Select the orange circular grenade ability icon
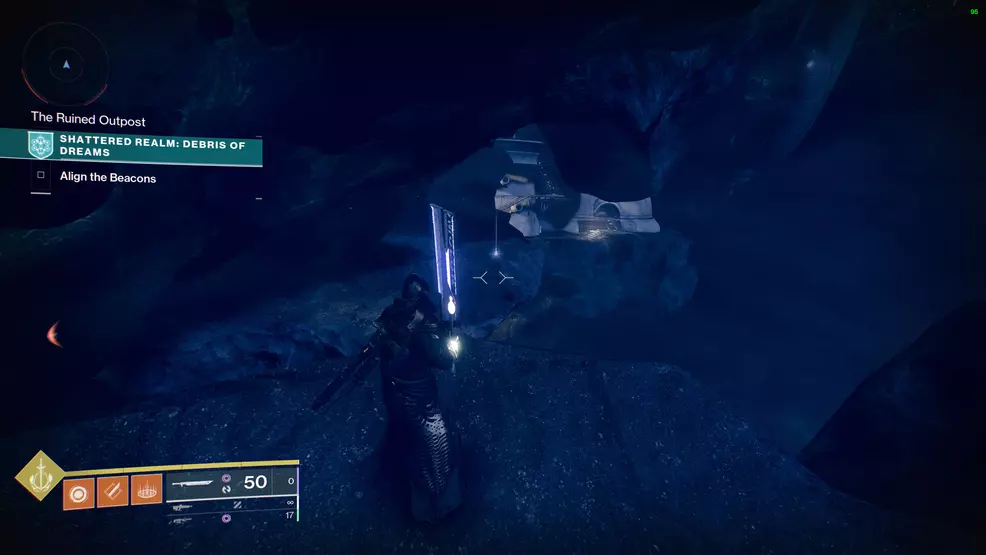Image resolution: width=986 pixels, height=555 pixels. 79,493
